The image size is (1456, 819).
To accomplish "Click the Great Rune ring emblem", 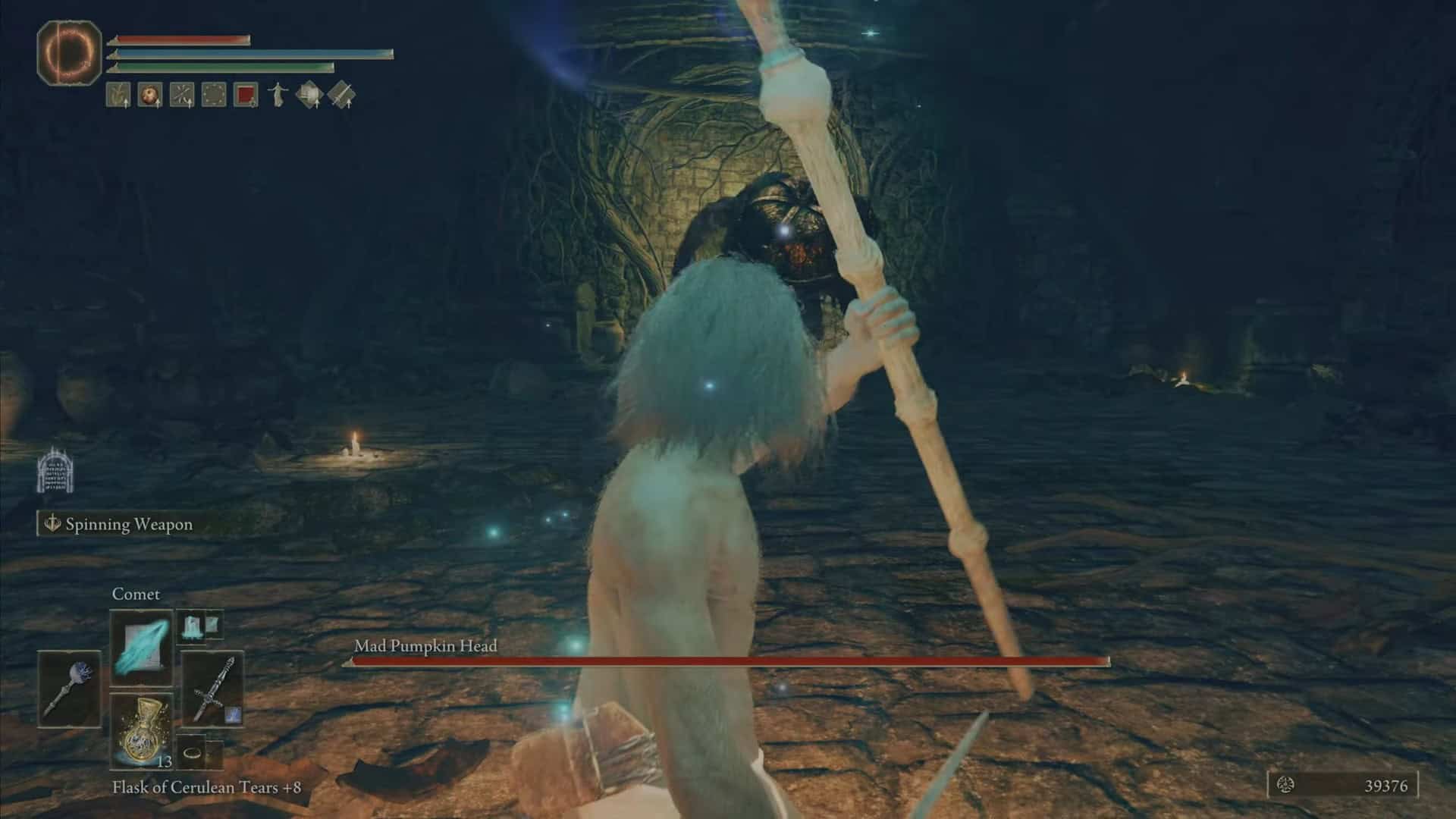I will 70,52.
